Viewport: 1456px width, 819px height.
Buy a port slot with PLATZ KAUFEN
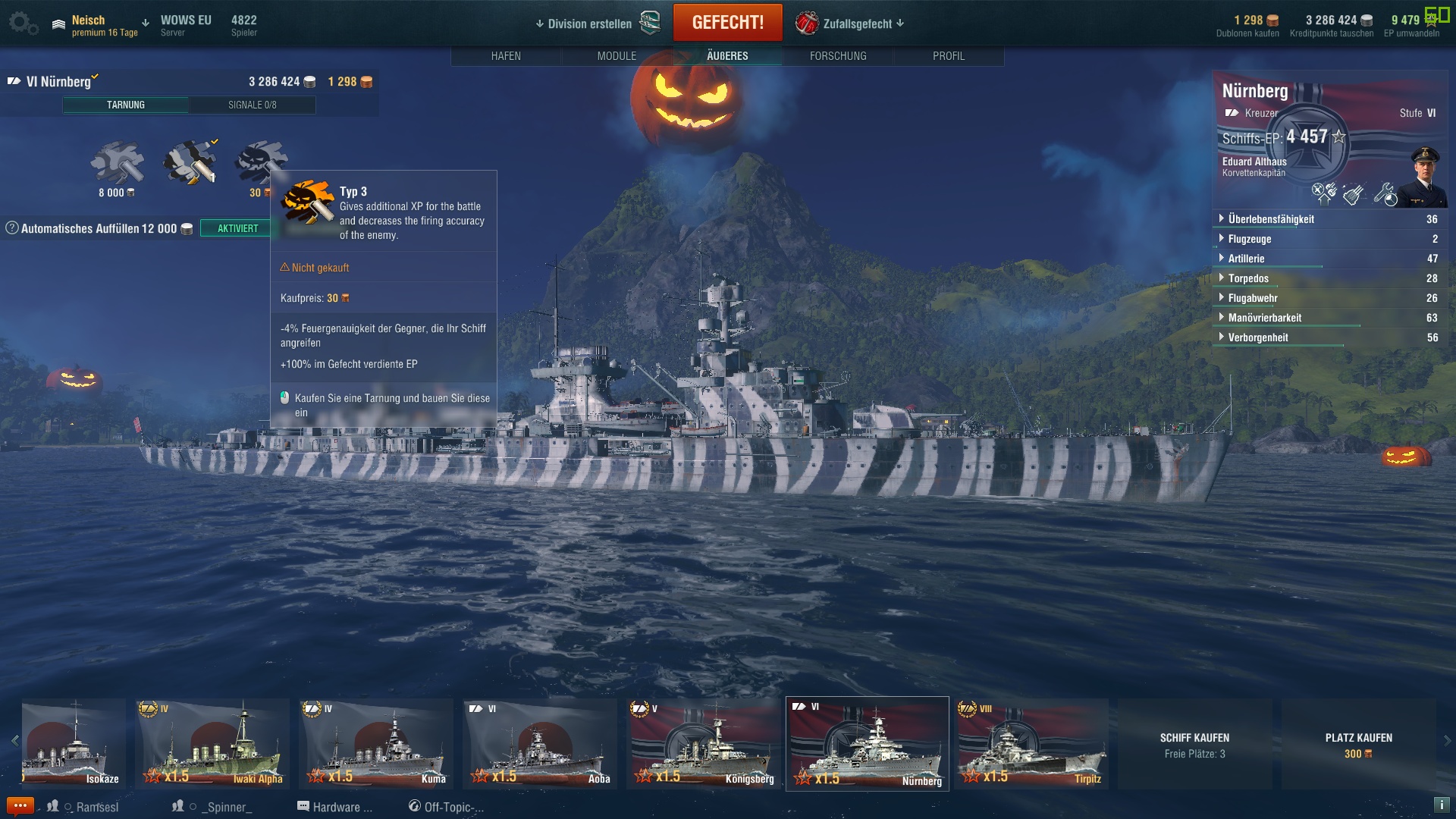[1358, 744]
